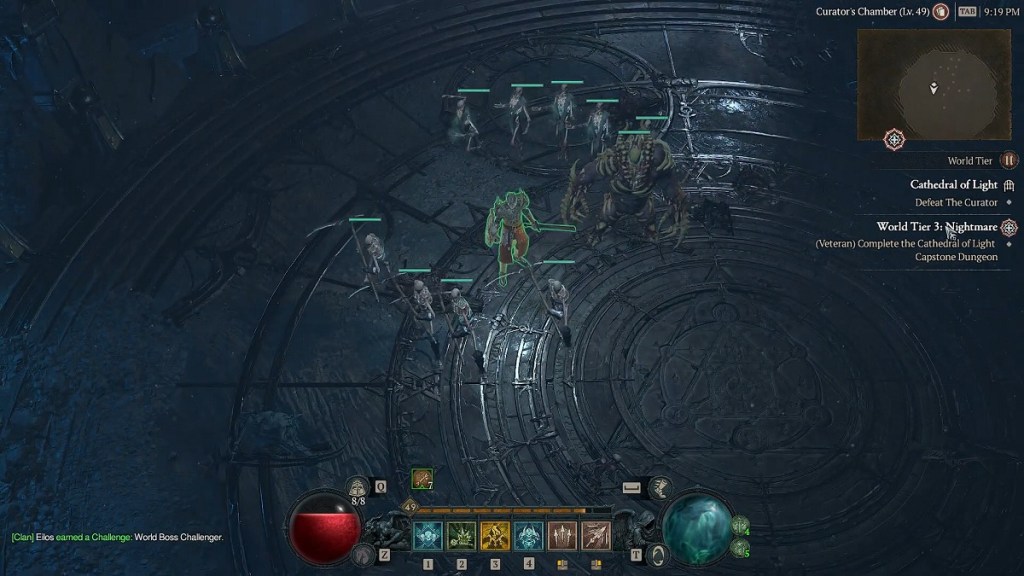Click the mount icon beside the health orb
Viewport: 1024px width, 576px height.
click(x=361, y=553)
